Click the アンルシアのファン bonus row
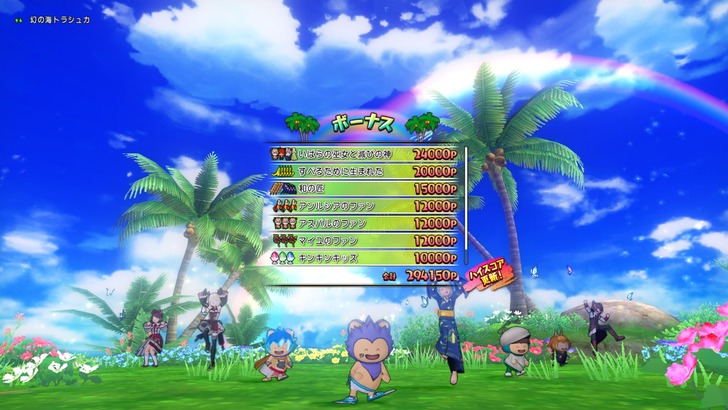 (x=364, y=206)
